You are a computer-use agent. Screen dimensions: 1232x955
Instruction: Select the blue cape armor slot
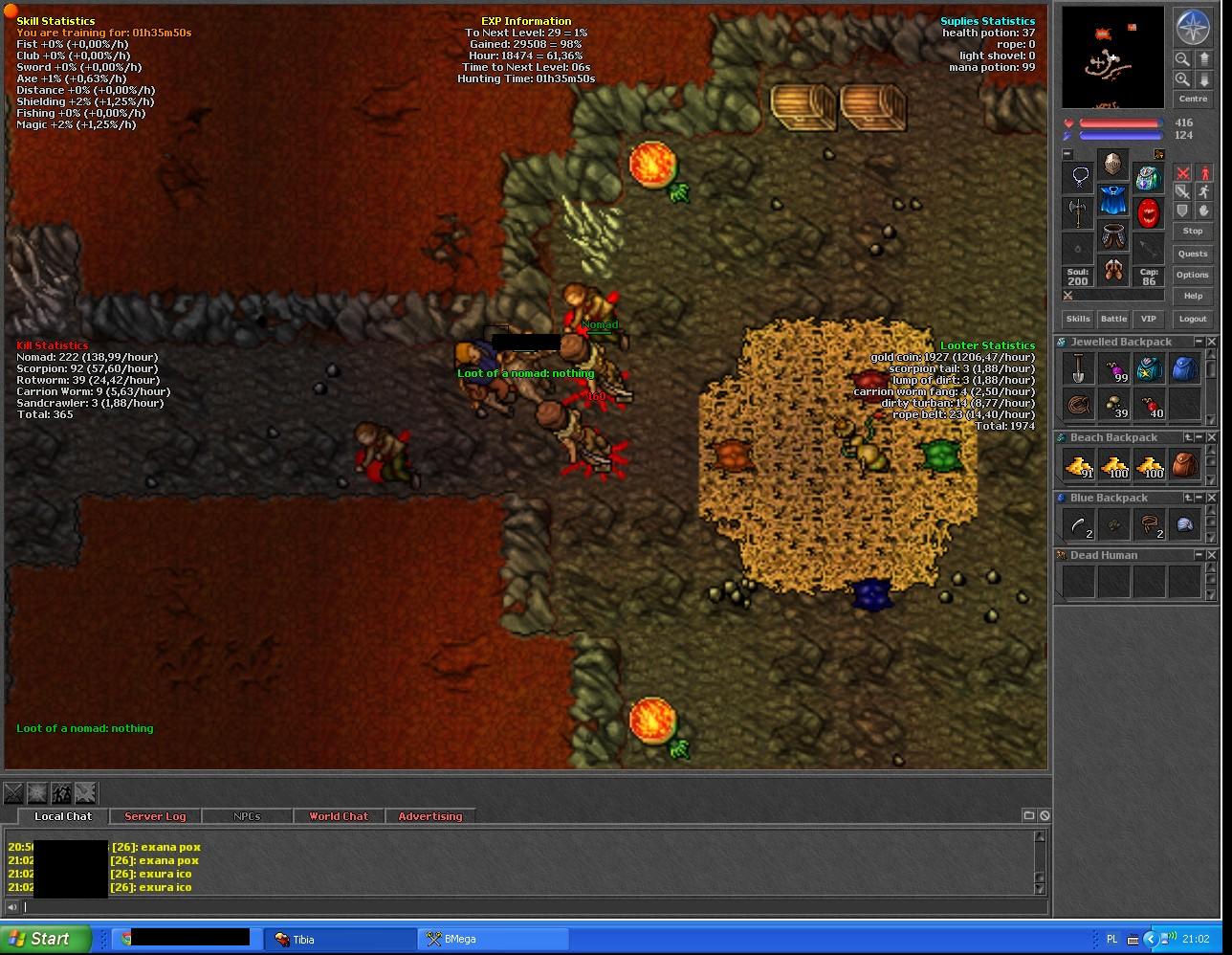pos(1112,201)
